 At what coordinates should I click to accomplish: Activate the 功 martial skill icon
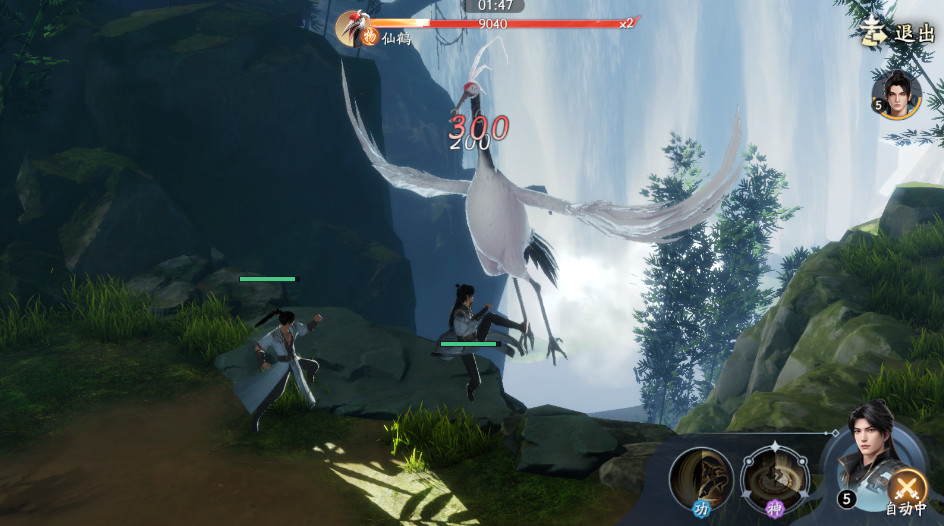click(x=701, y=478)
